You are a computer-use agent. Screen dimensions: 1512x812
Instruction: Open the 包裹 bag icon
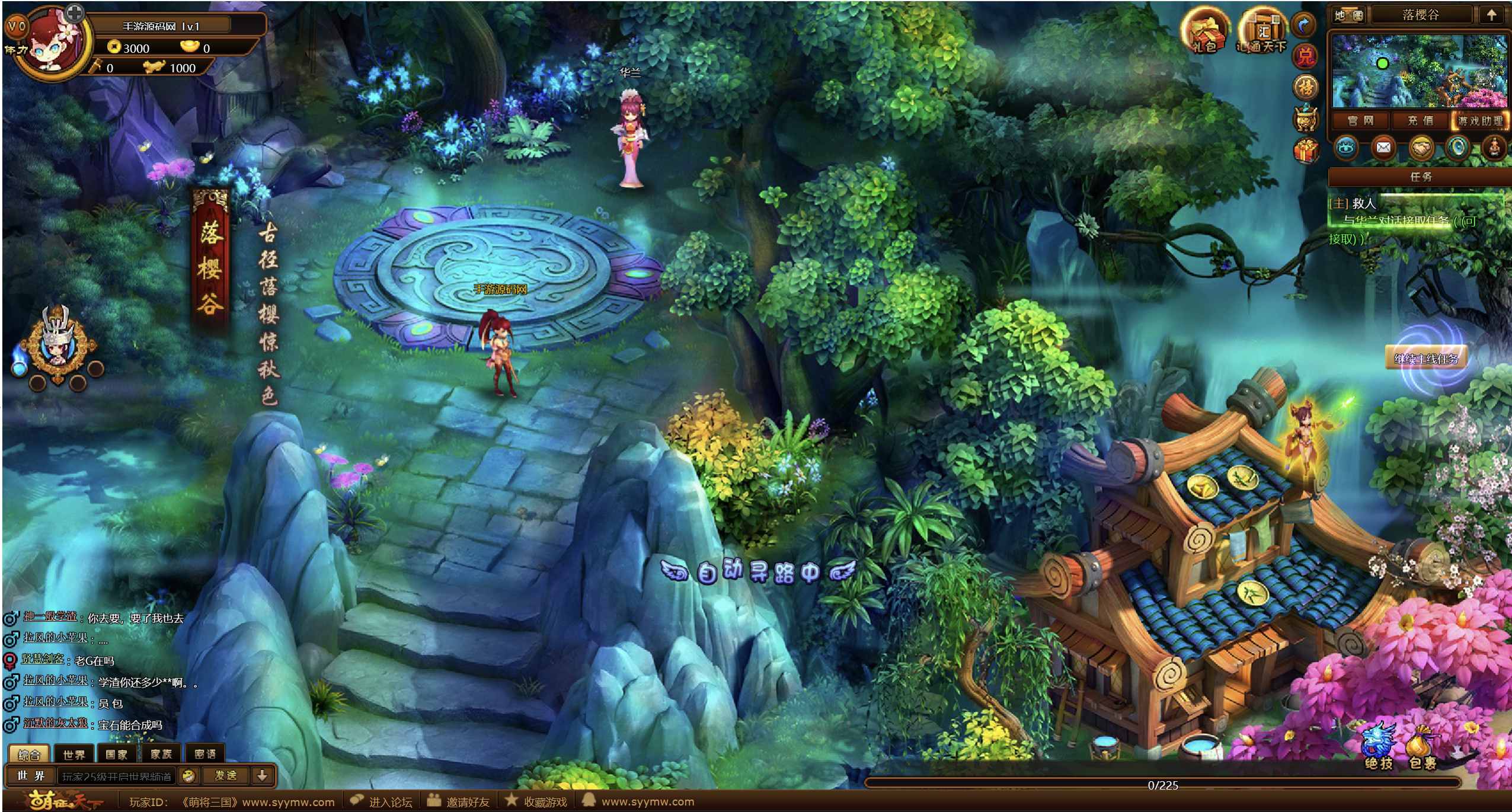click(x=1423, y=750)
